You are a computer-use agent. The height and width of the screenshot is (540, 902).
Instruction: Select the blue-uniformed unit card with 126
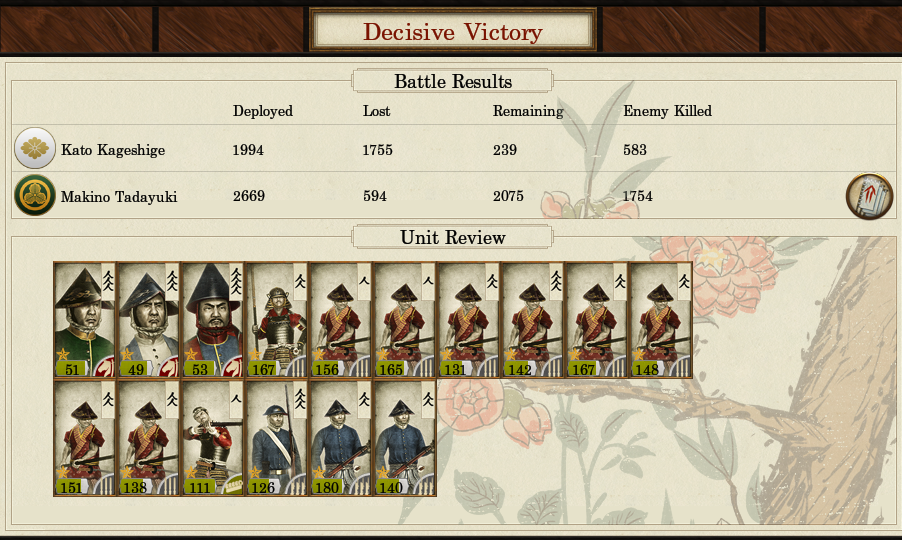pos(276,439)
